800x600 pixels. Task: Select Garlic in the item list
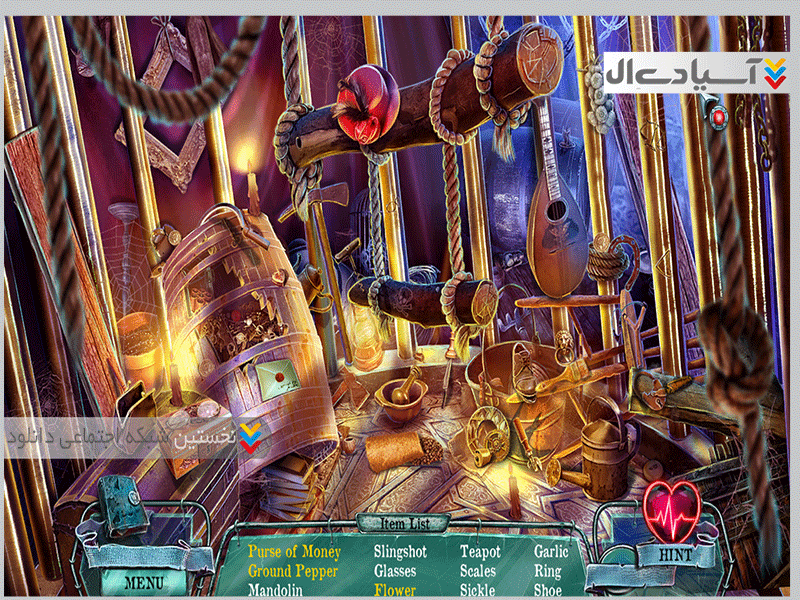(551, 552)
